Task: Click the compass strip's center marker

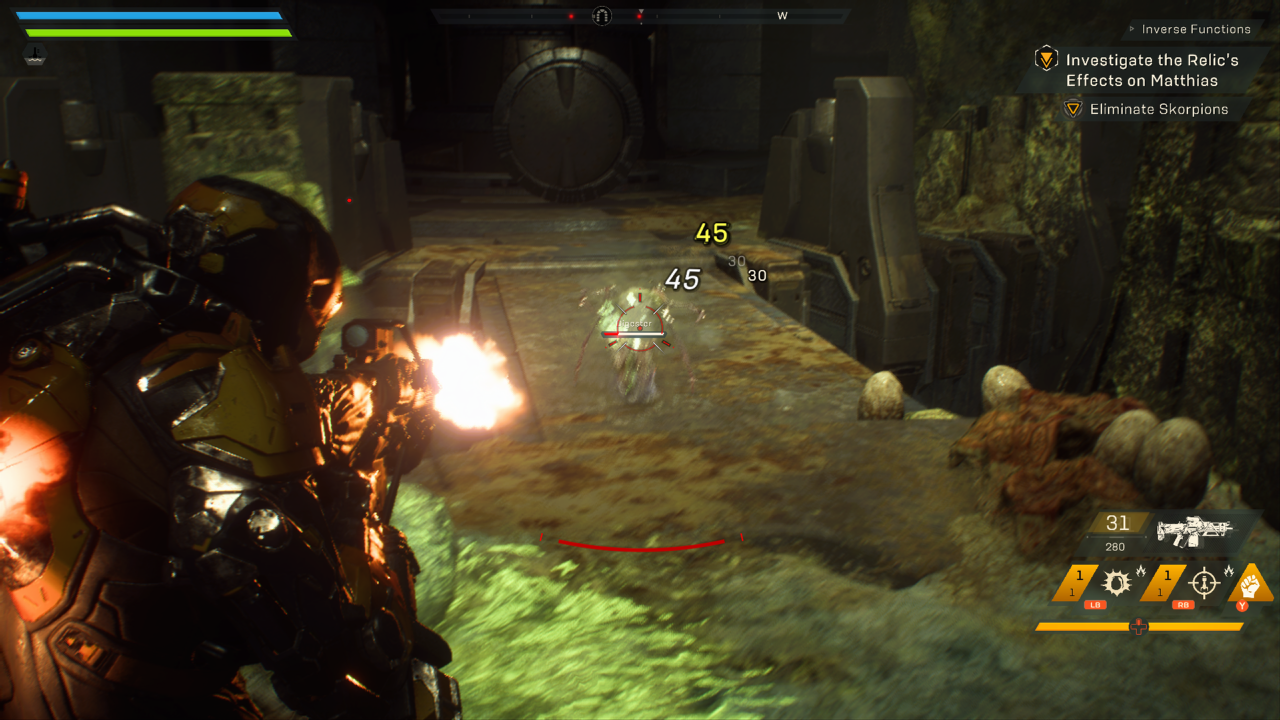Action: coord(601,16)
